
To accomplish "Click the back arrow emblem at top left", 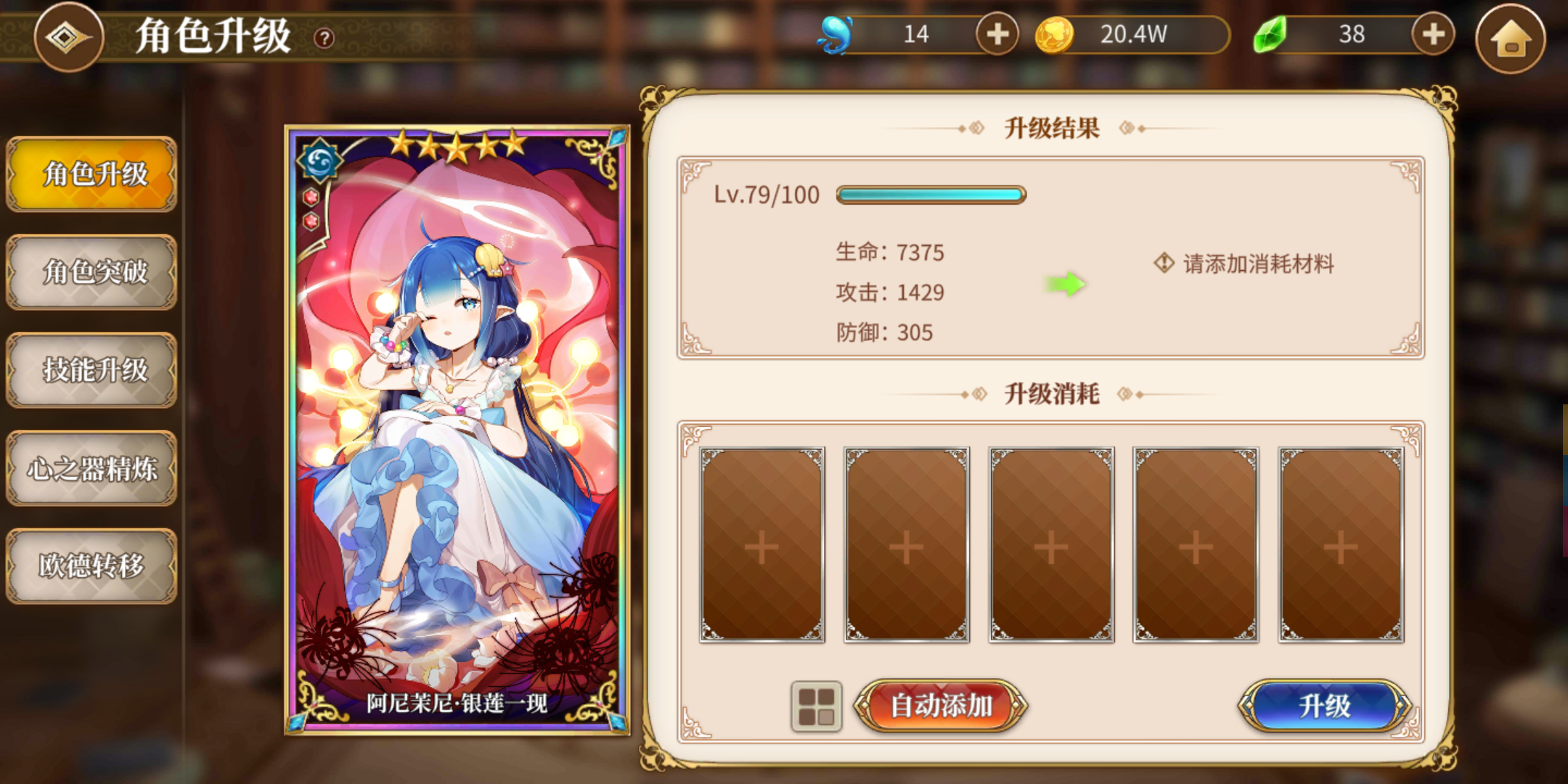I will pos(69,38).
